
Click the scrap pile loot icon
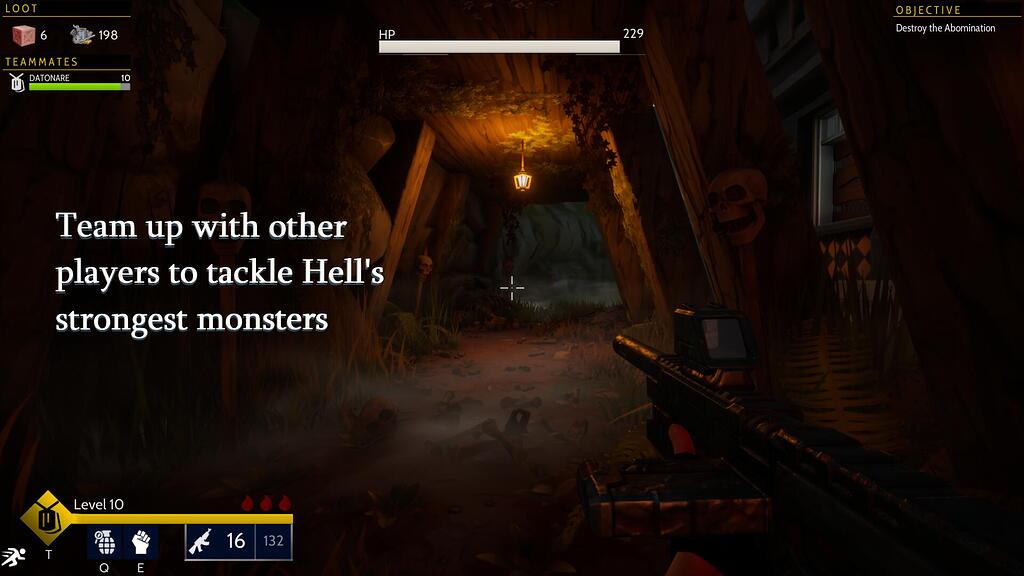point(82,35)
